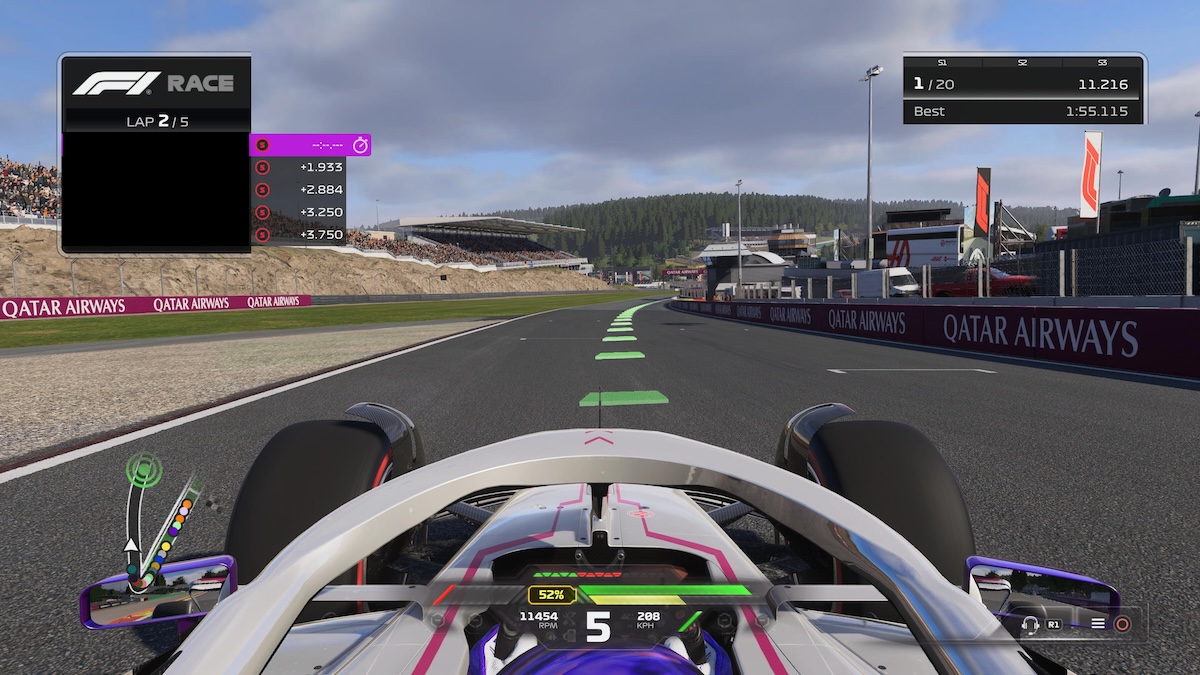Open the three-line MFD menu icon
This screenshot has height=675, width=1200.
pyautogui.click(x=1098, y=624)
